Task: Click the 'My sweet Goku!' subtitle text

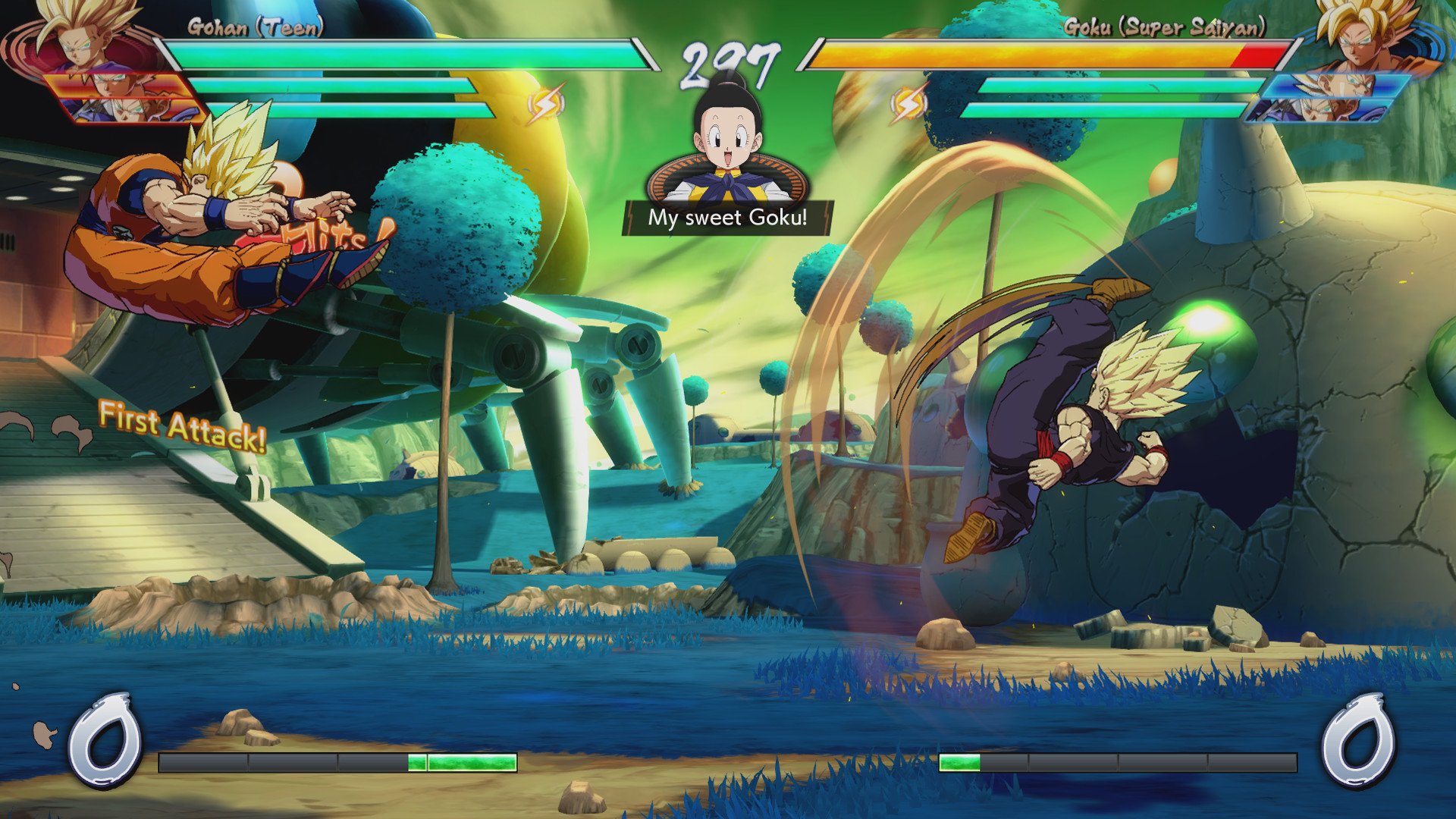Action: [726, 219]
